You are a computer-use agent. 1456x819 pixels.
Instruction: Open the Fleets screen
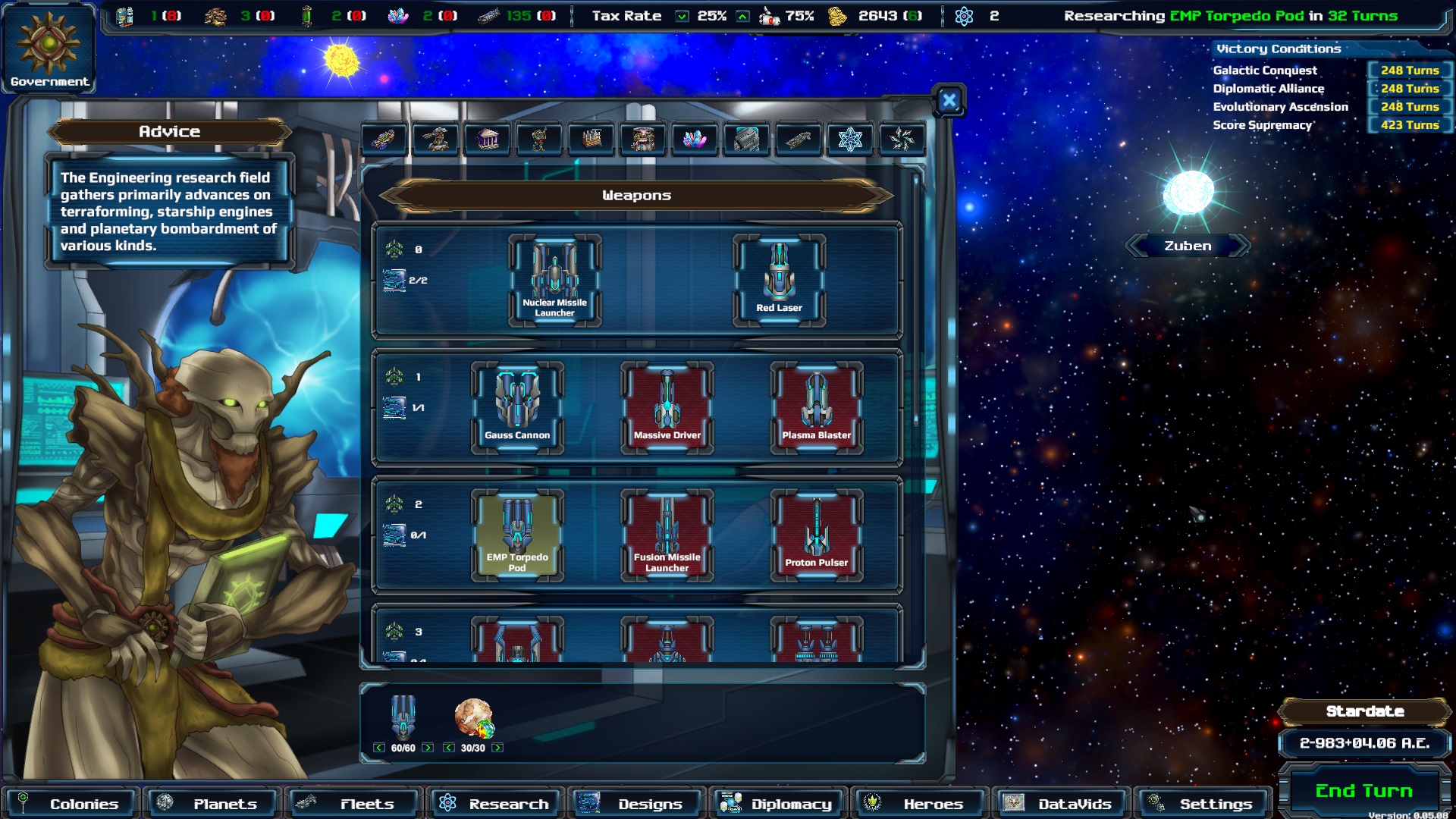[354, 803]
